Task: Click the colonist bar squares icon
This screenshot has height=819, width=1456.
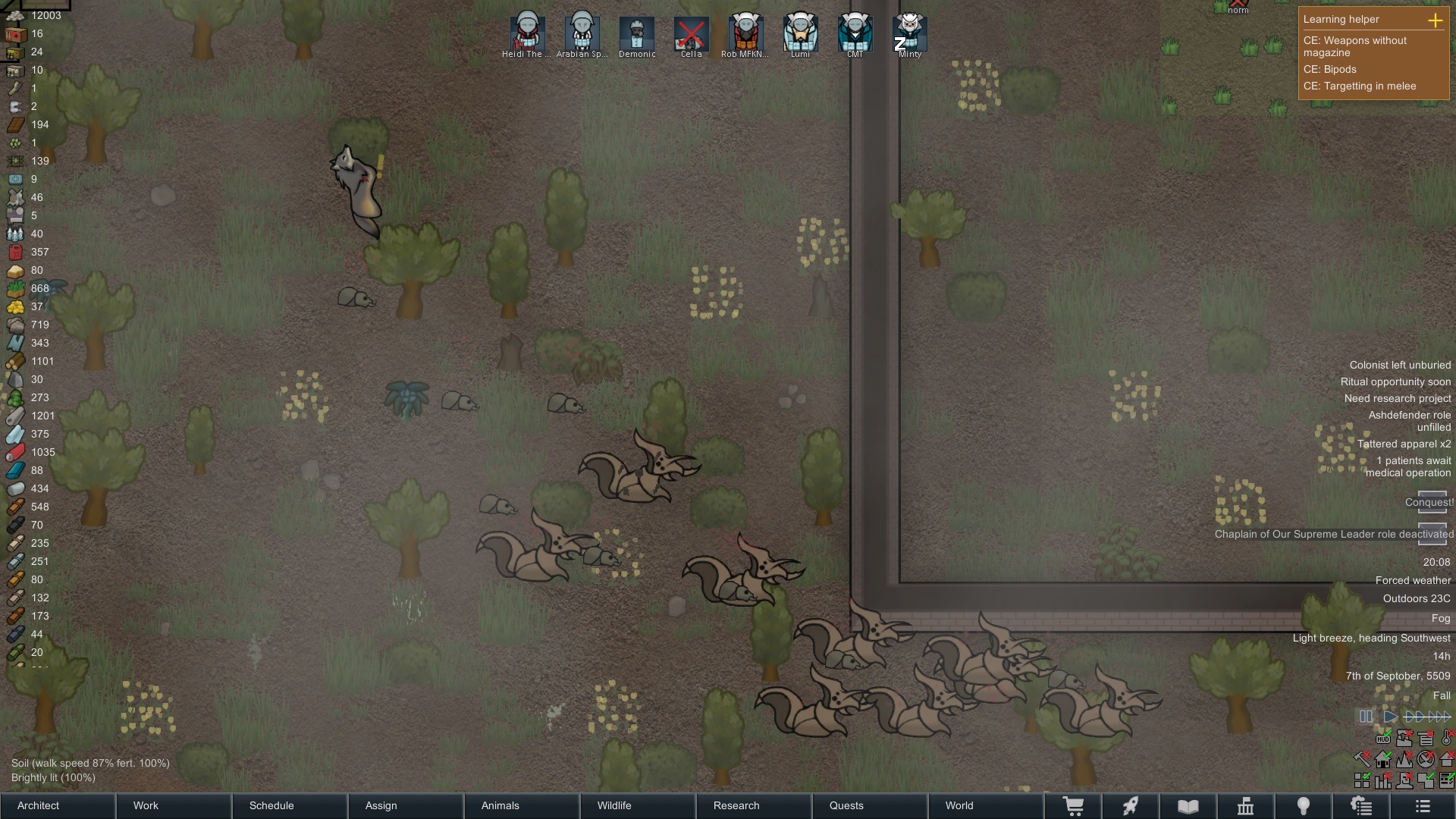Action: pos(1362,780)
